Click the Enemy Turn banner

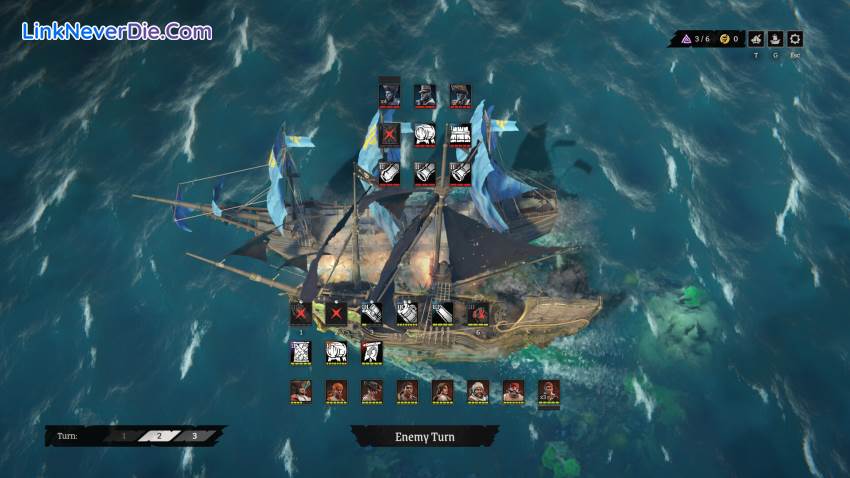coord(424,436)
